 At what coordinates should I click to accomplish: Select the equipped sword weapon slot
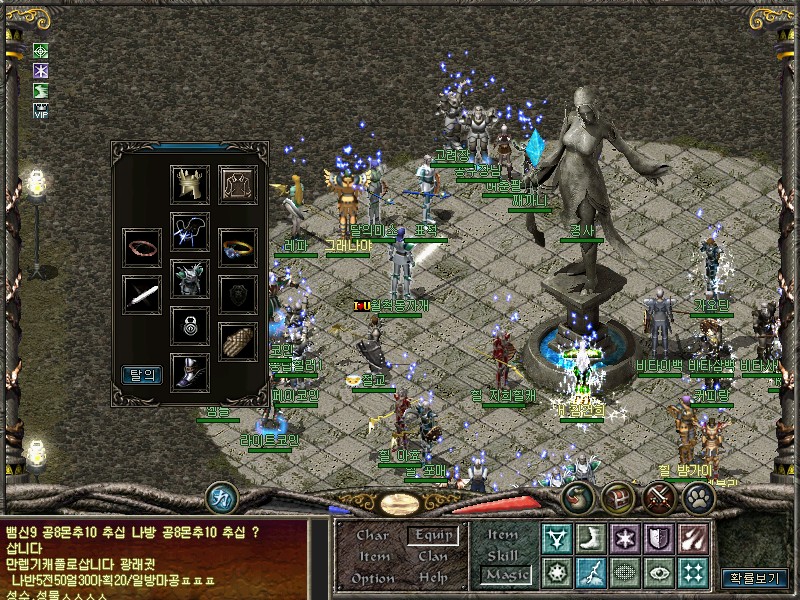[142, 295]
